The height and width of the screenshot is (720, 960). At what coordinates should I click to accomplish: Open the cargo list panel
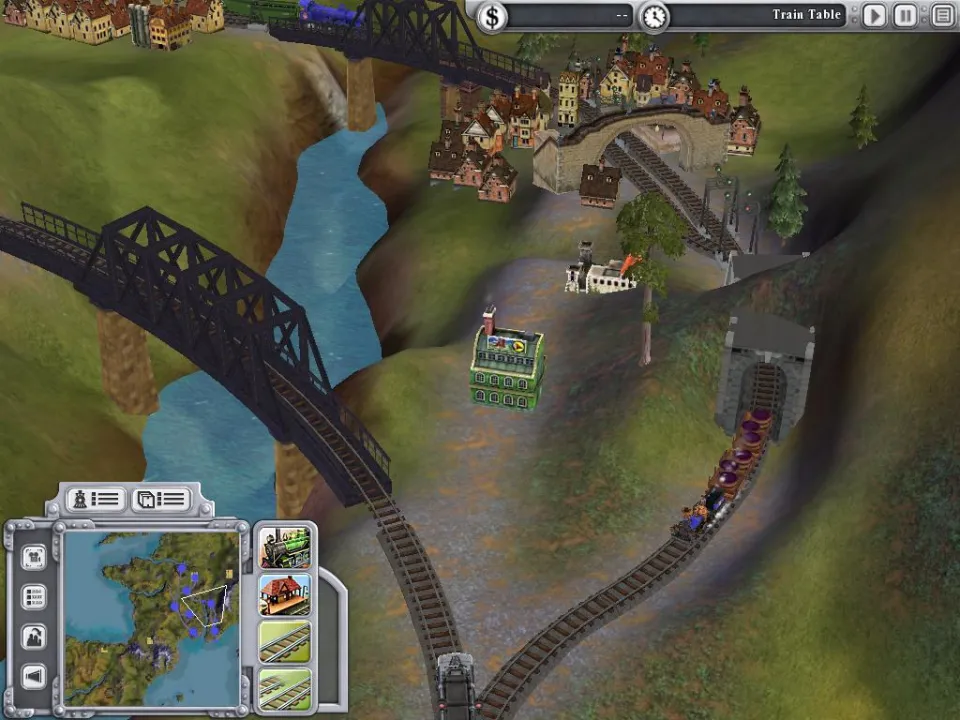pyautogui.click(x=161, y=499)
